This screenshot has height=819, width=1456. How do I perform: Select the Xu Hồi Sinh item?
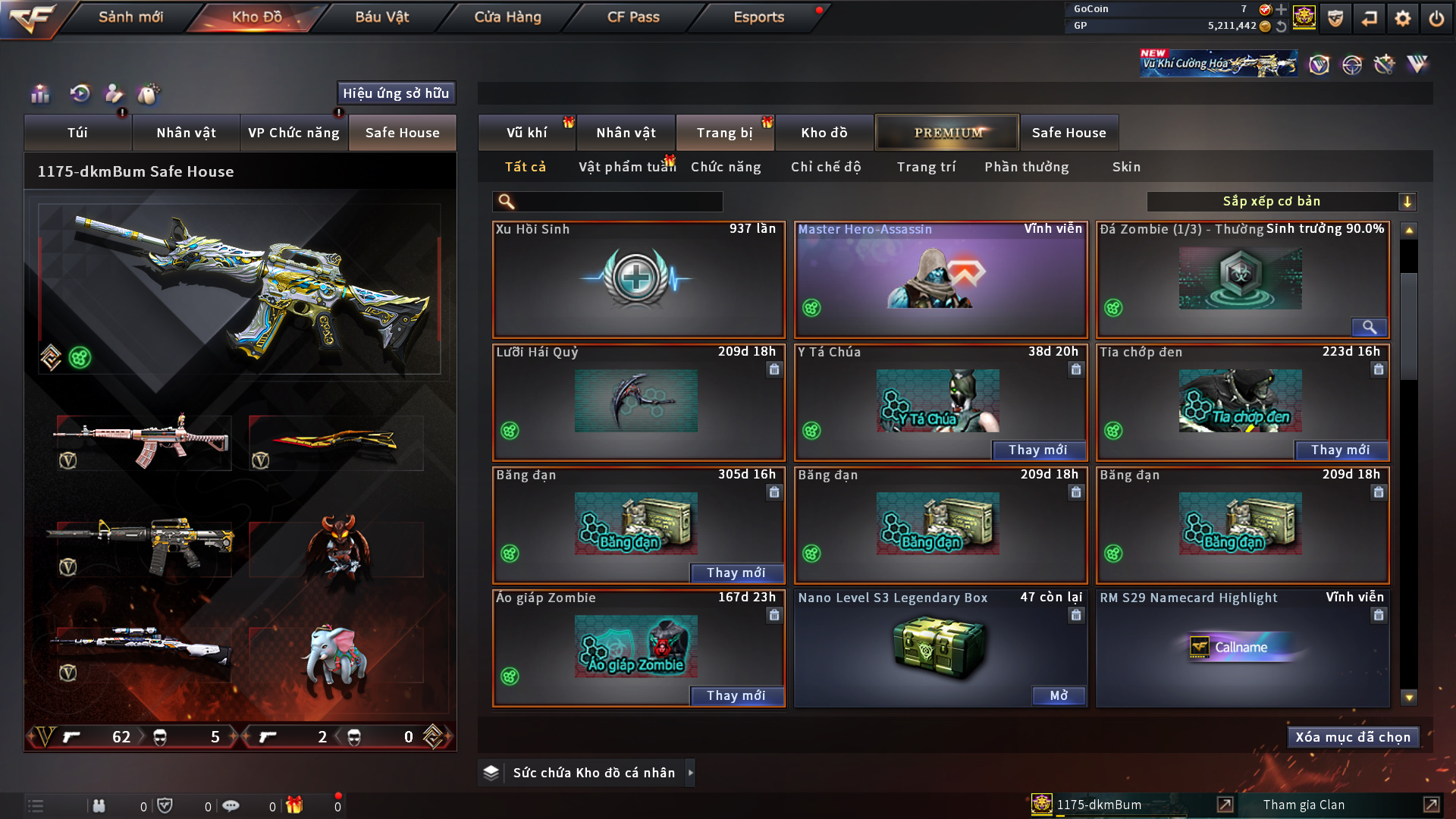pos(639,280)
